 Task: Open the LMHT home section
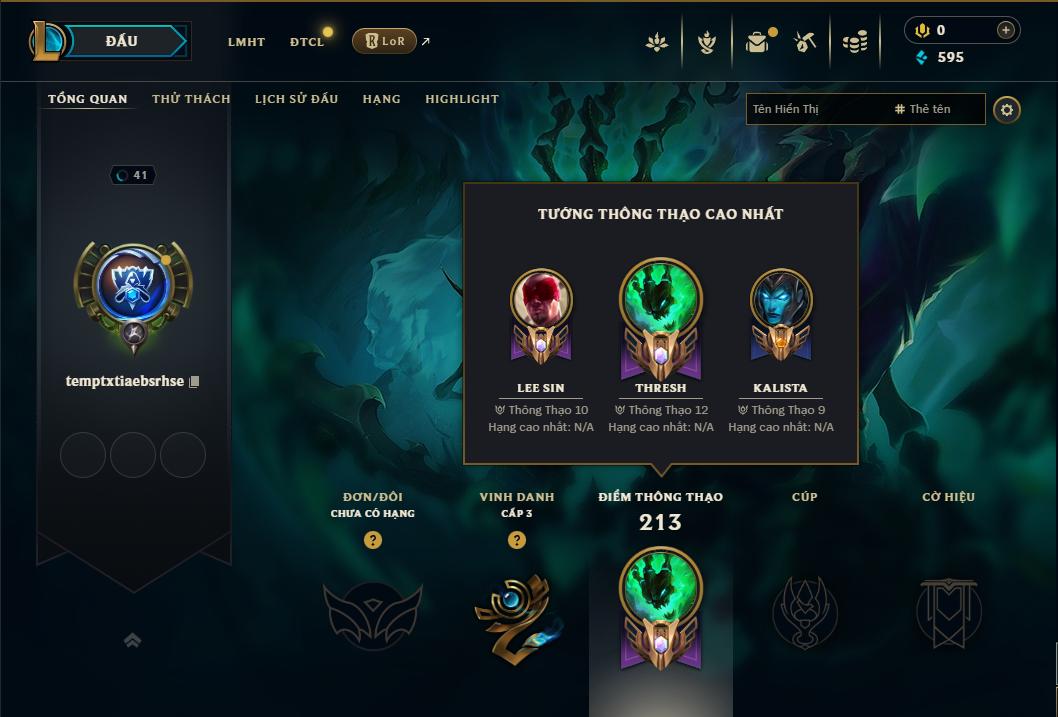tap(246, 42)
